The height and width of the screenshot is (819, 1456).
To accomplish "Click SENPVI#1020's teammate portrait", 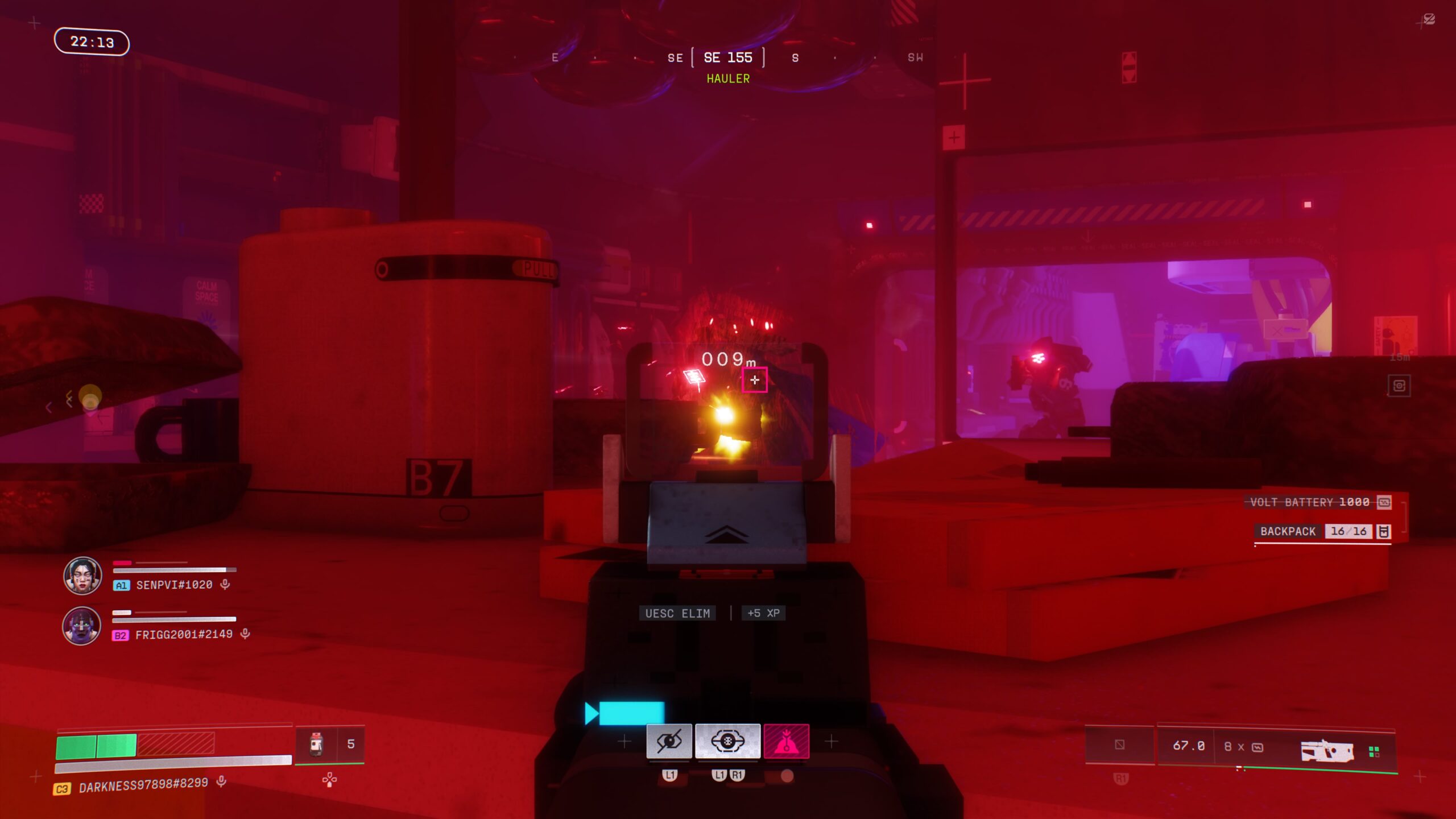I will [x=82, y=576].
